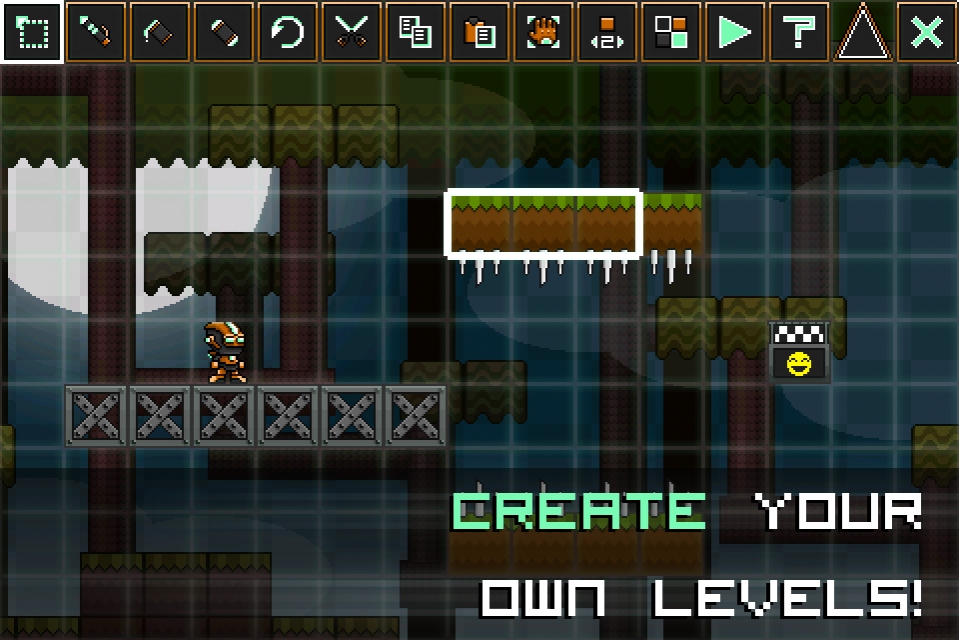Play-test the level with the green arrow
Screen dimensions: 960x640
pyautogui.click(x=735, y=32)
